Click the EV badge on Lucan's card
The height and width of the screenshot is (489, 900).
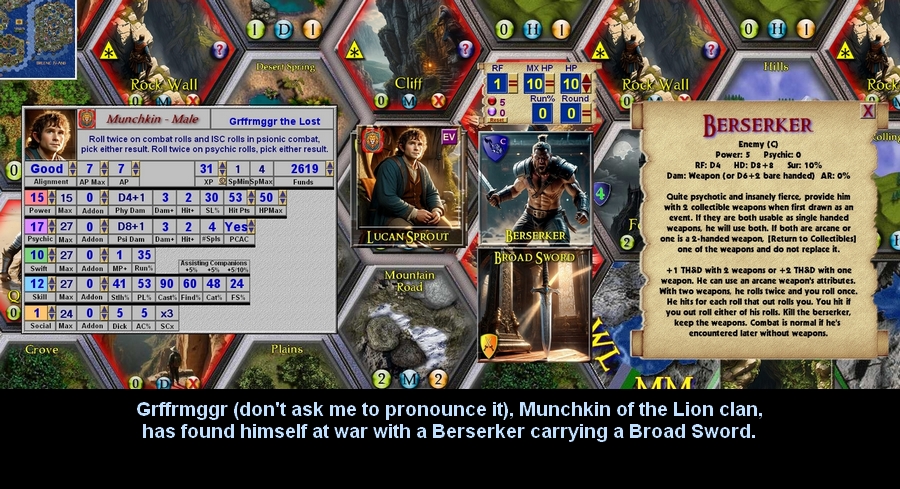448,137
